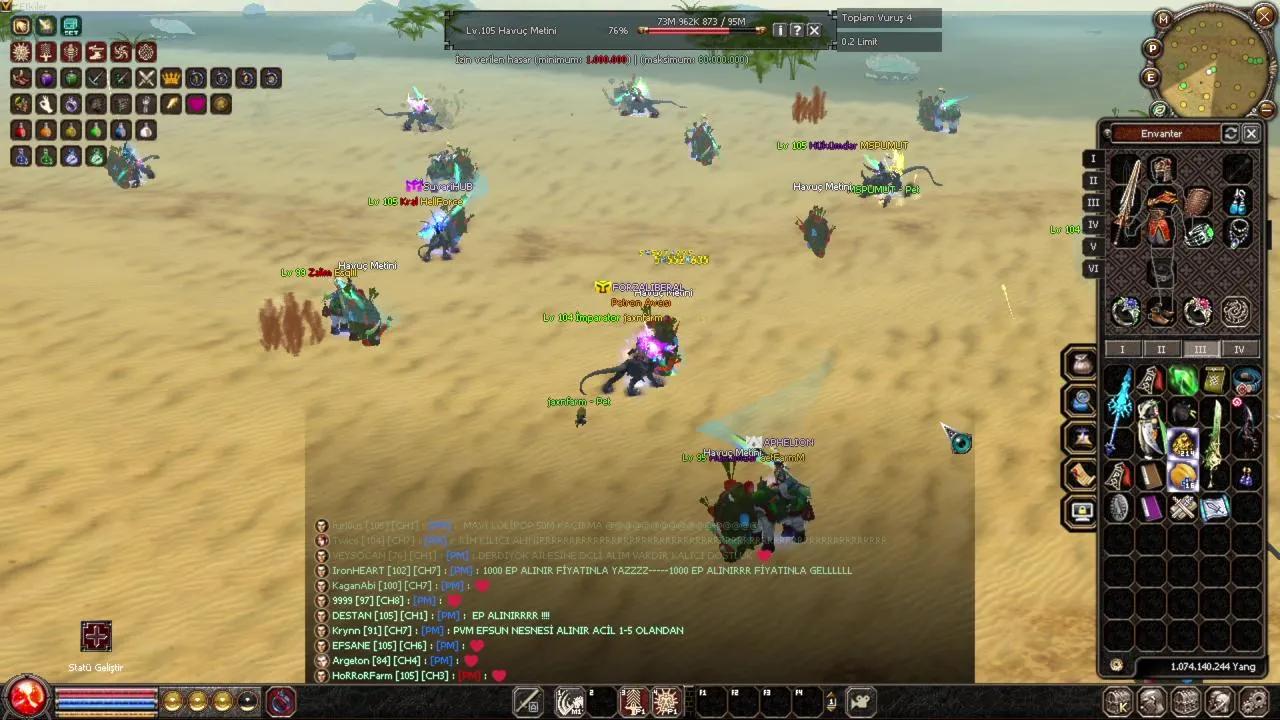The image size is (1280, 720).
Task: Switch to inventory page III tab
Action: tap(1198, 349)
